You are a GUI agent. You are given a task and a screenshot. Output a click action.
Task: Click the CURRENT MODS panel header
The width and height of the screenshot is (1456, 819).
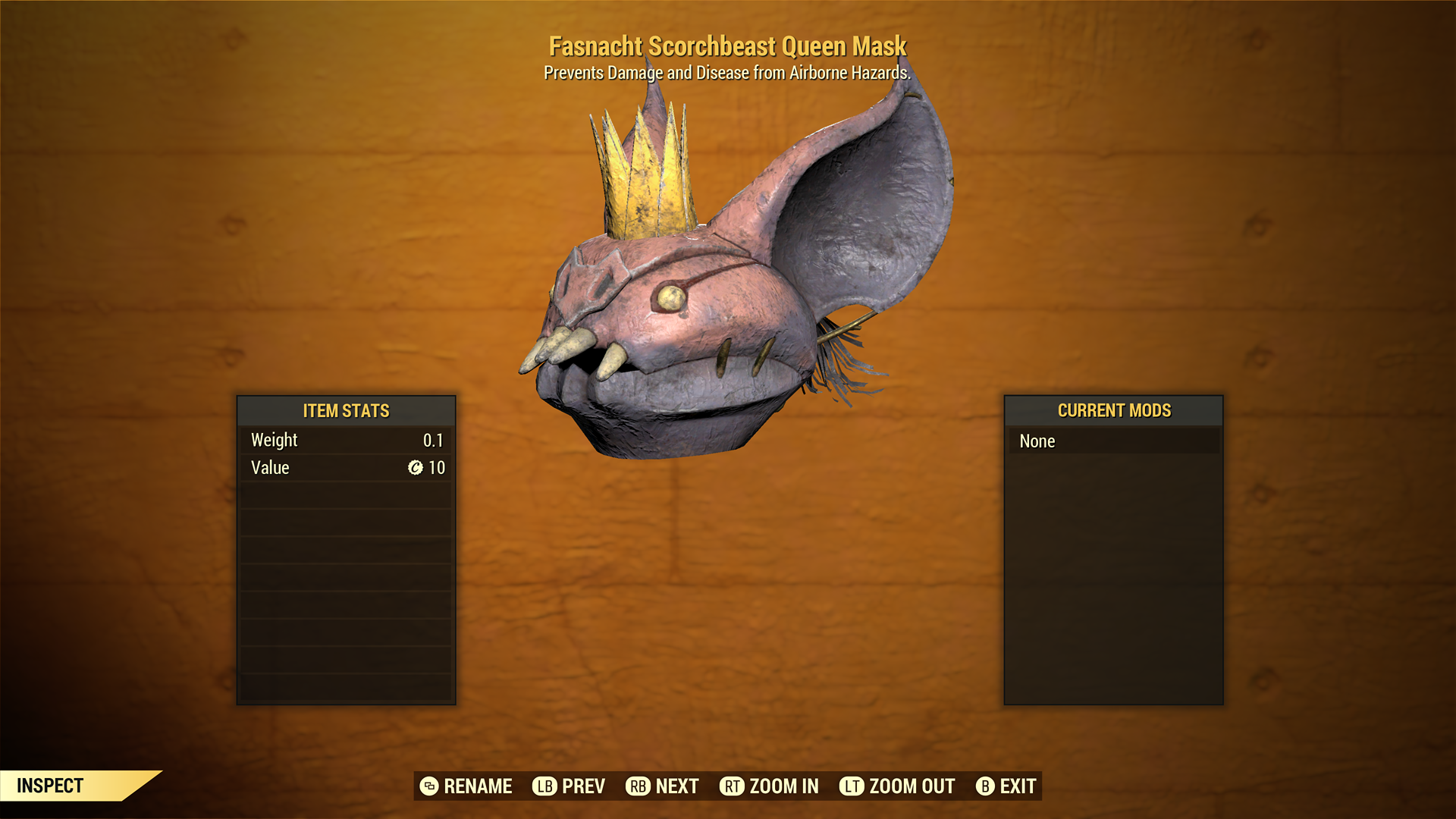pos(1113,411)
